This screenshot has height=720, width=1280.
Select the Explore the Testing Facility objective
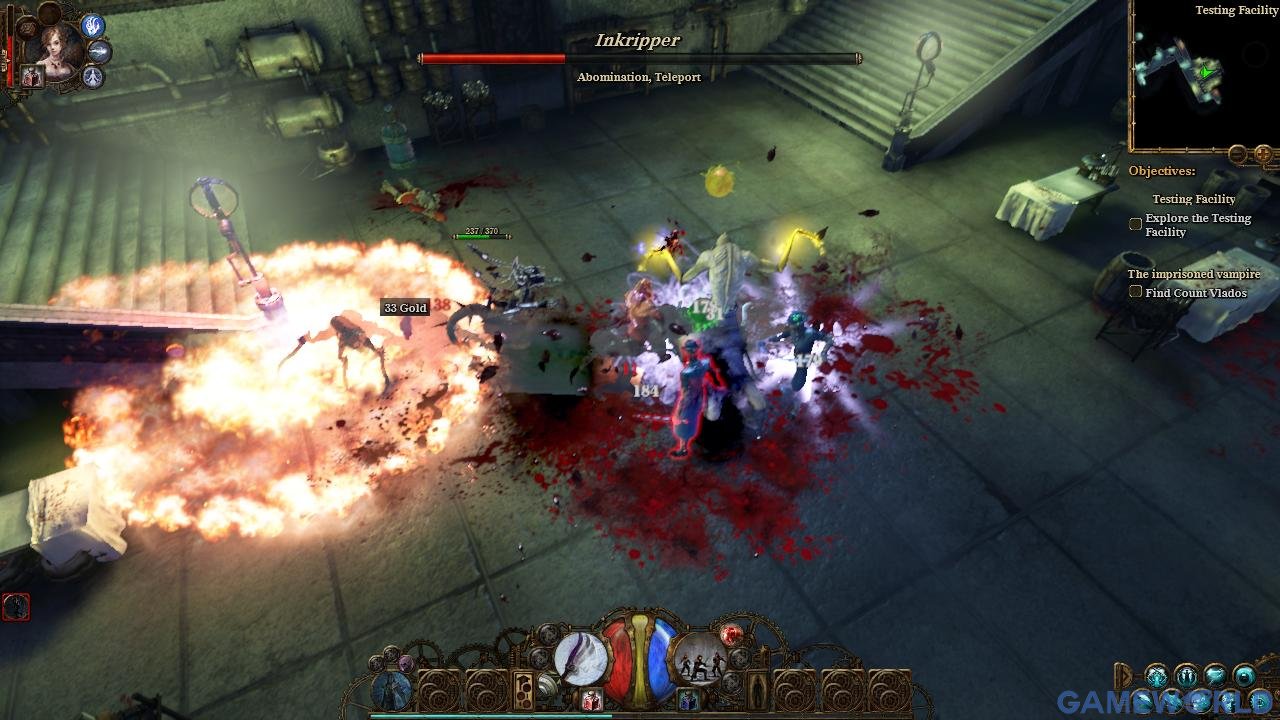[1136, 225]
